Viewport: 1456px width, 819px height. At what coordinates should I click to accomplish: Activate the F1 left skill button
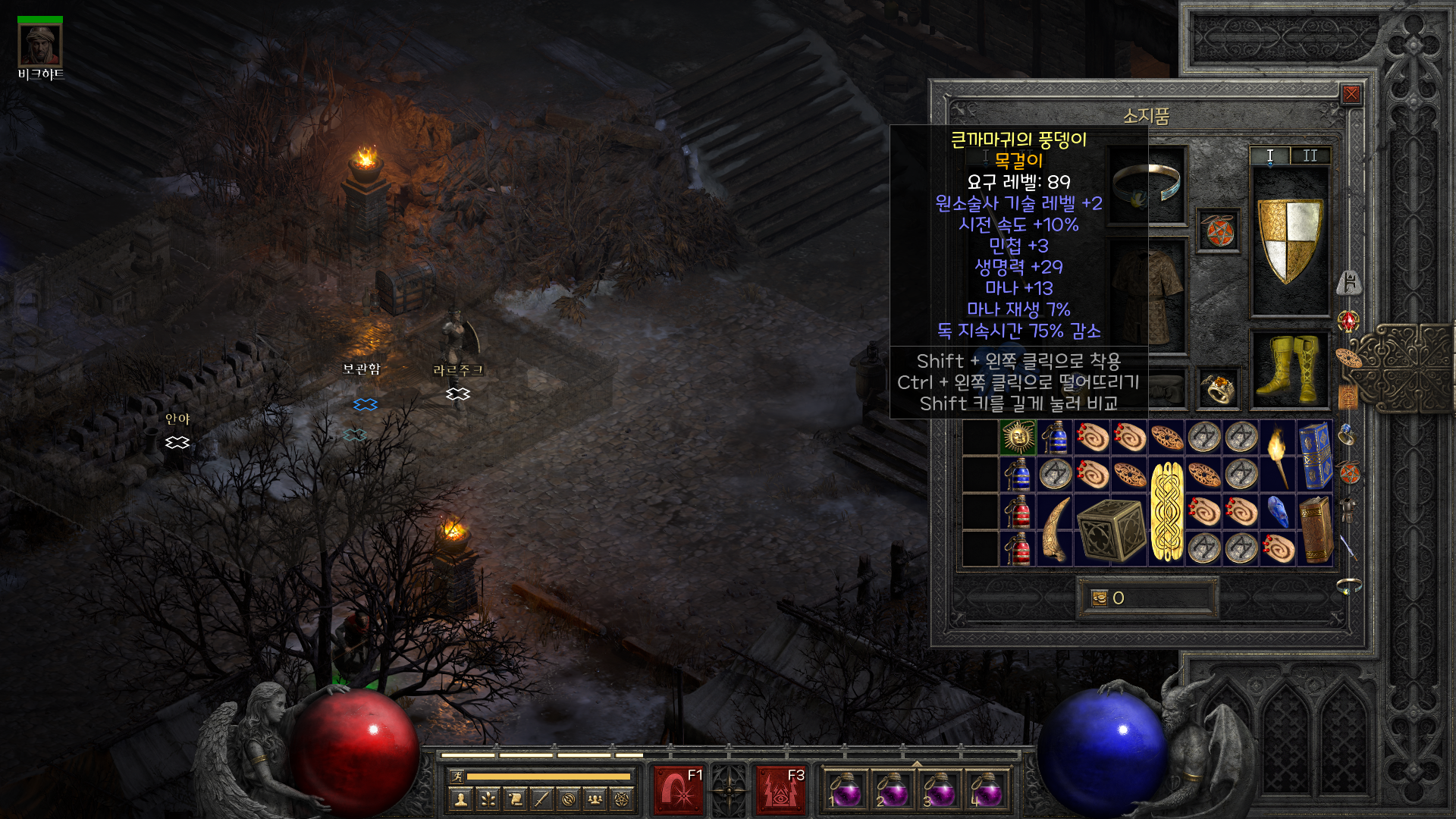pos(679,789)
